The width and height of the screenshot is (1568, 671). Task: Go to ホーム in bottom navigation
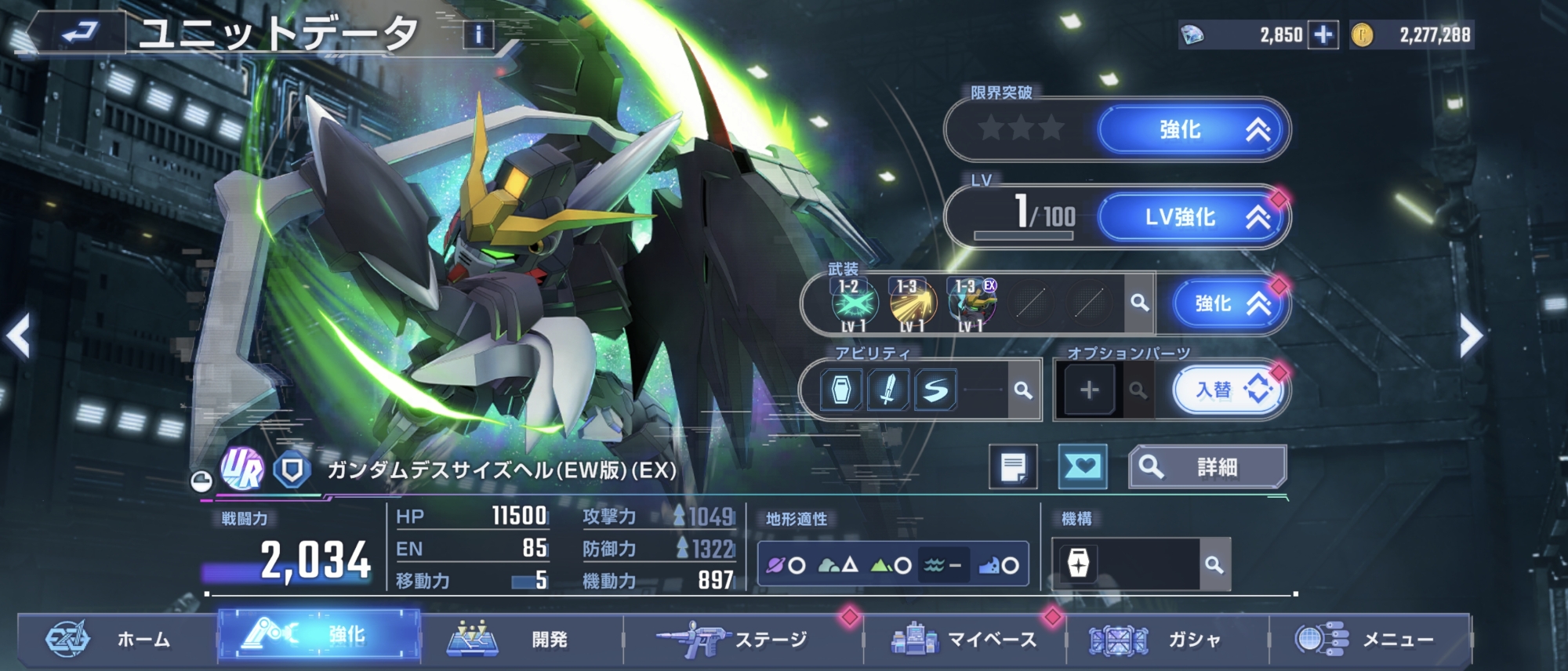pos(118,640)
